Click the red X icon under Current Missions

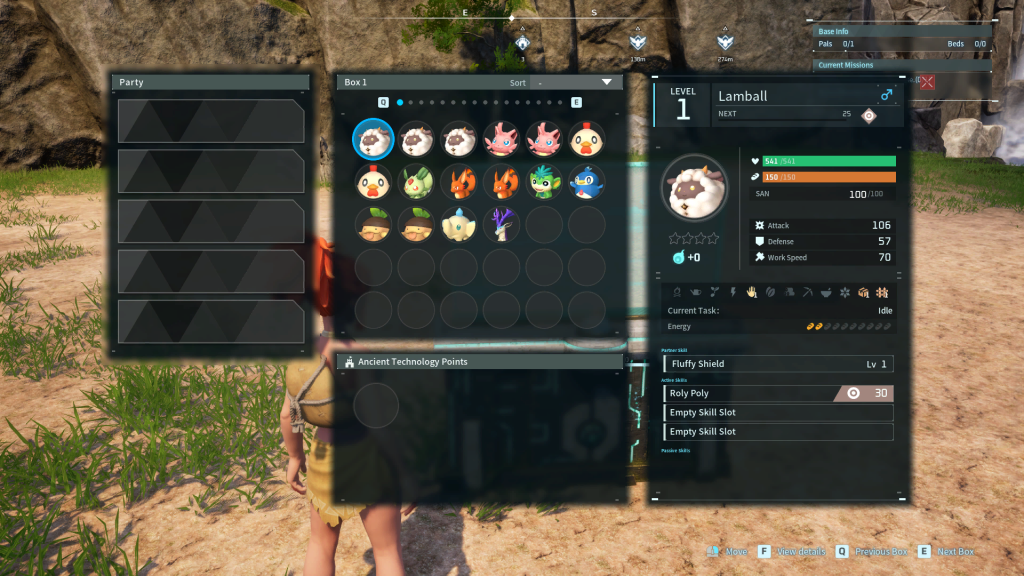point(927,82)
